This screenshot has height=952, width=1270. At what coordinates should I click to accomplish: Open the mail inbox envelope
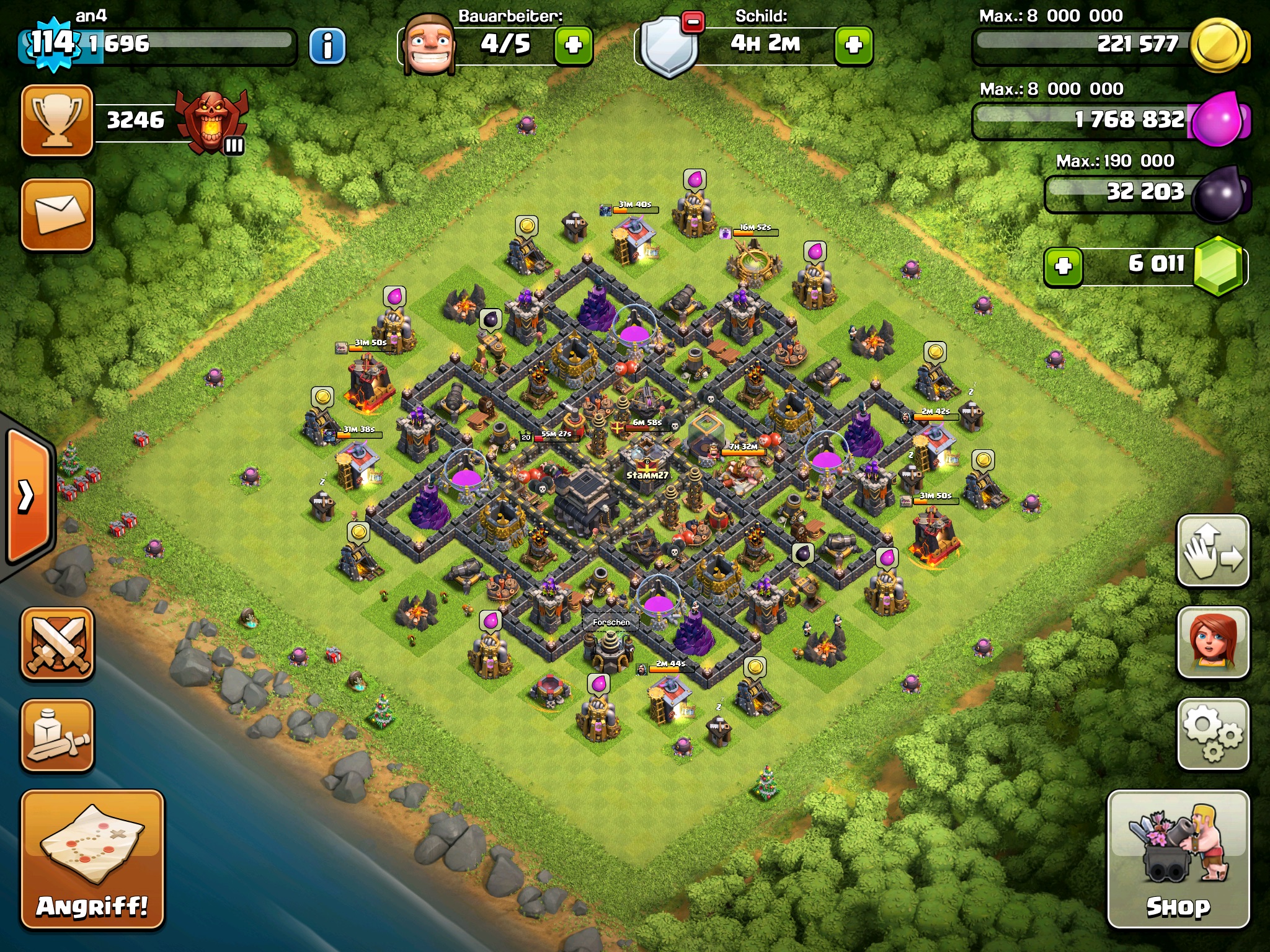[x=57, y=214]
